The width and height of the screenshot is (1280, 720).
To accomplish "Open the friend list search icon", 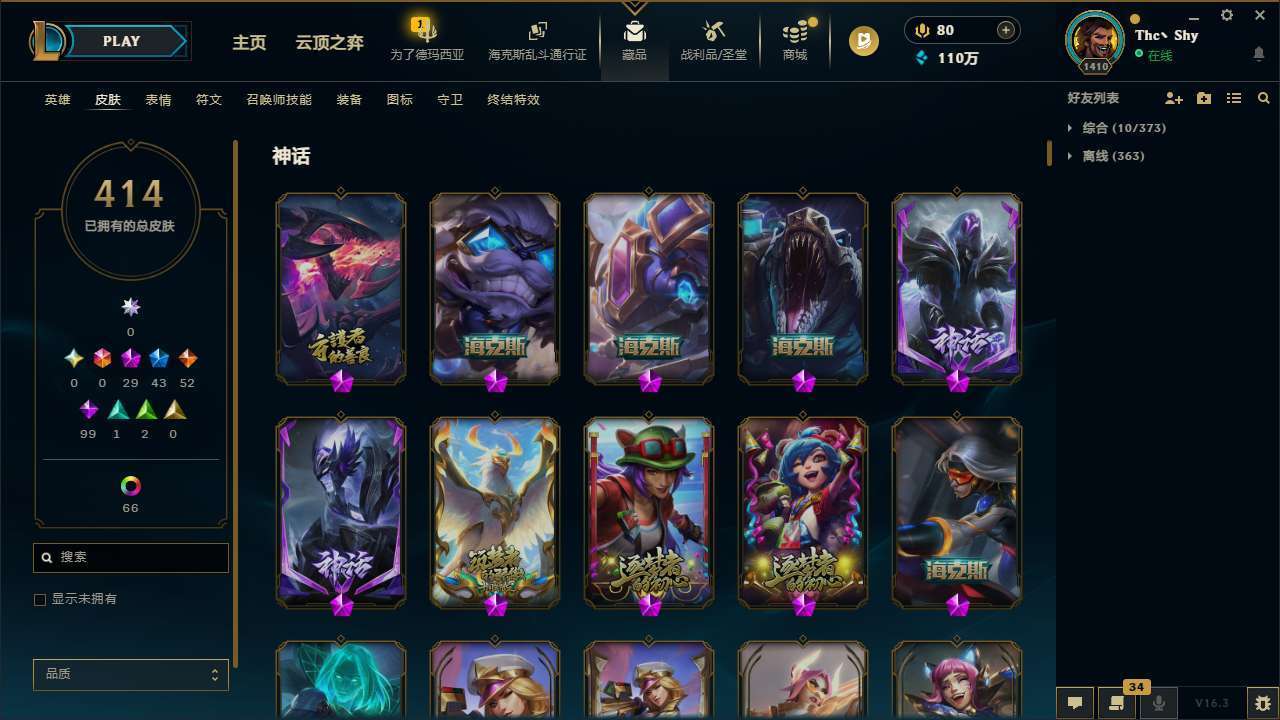I will click(x=1264, y=98).
